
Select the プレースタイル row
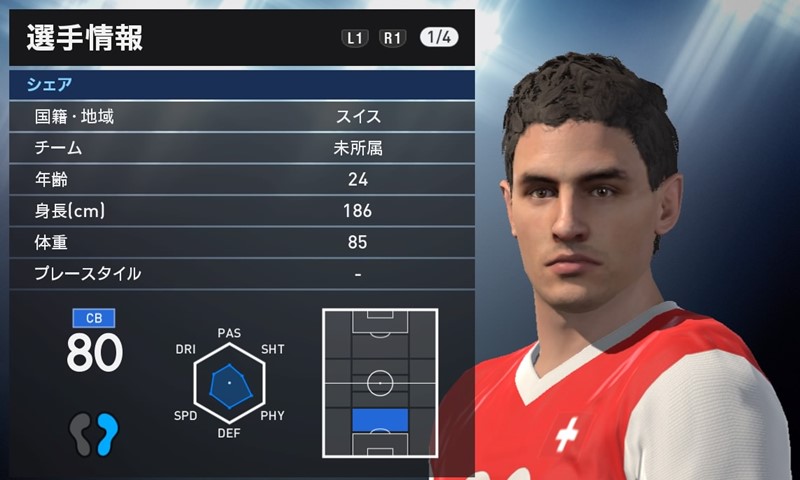click(x=240, y=273)
